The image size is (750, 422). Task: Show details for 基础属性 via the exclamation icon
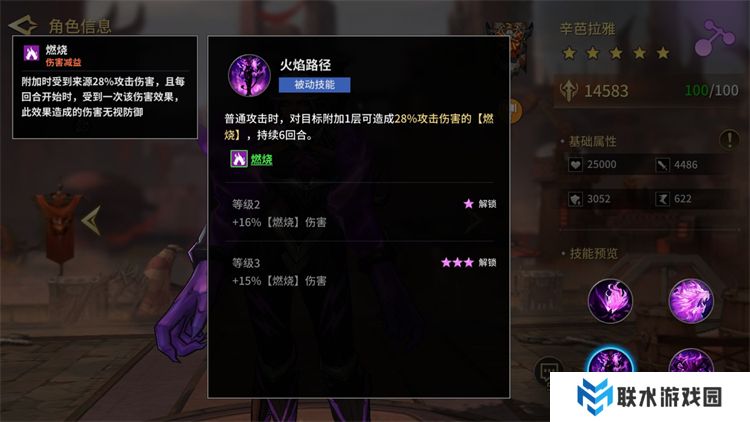(x=728, y=140)
